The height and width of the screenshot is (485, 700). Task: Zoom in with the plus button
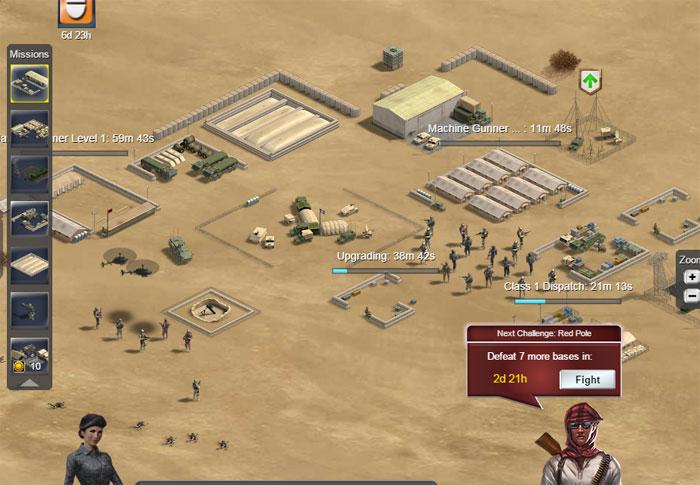[x=692, y=277]
